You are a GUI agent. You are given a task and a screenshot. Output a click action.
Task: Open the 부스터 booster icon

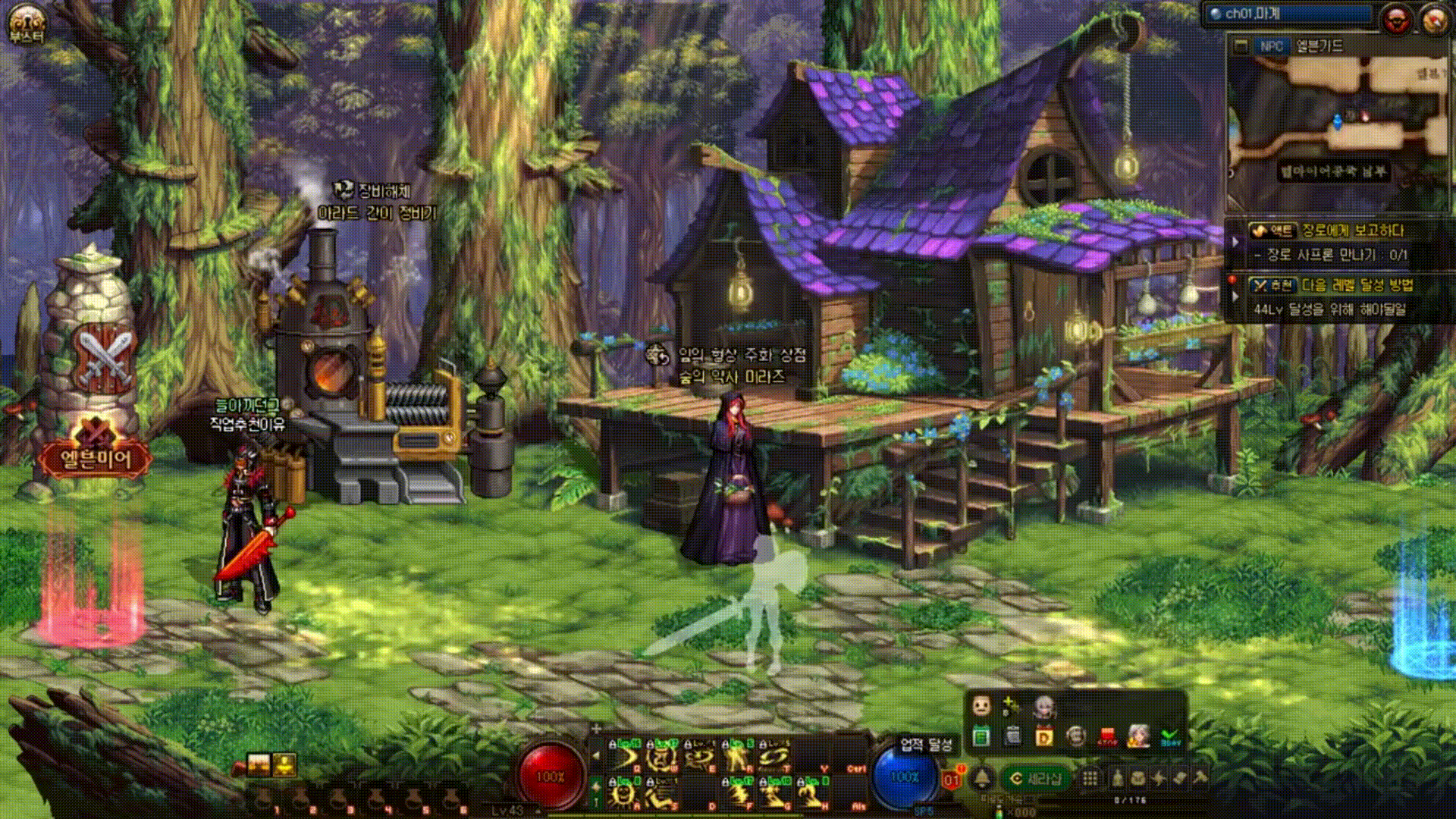click(27, 23)
